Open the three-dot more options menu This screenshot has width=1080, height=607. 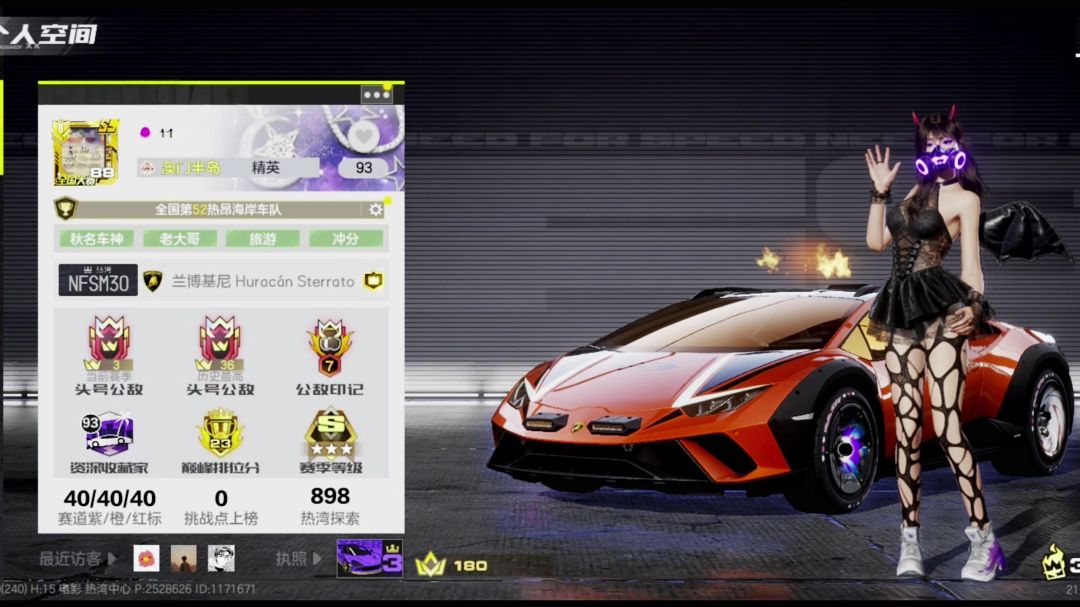(377, 95)
